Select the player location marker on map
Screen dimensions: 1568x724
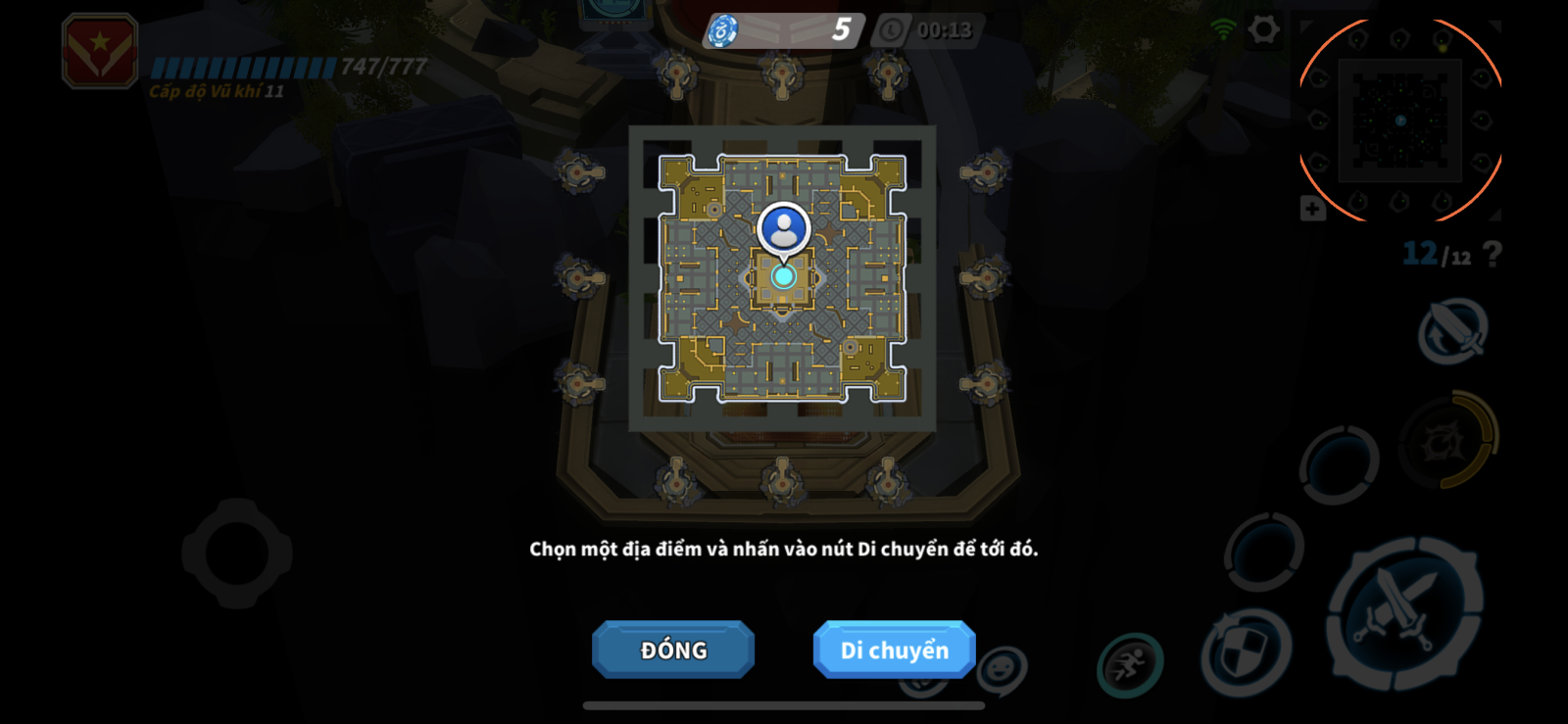point(783,231)
